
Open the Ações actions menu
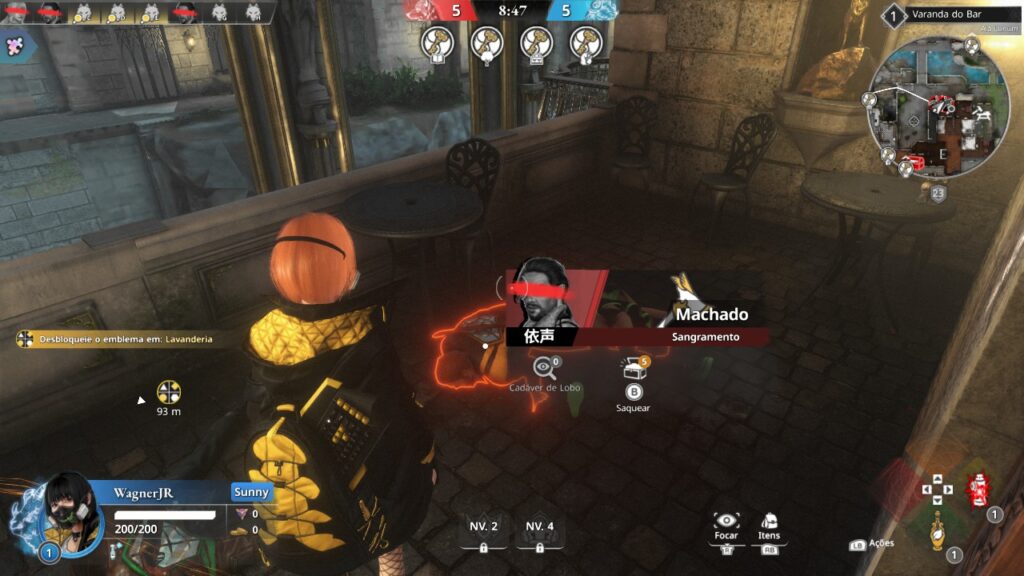click(x=872, y=544)
